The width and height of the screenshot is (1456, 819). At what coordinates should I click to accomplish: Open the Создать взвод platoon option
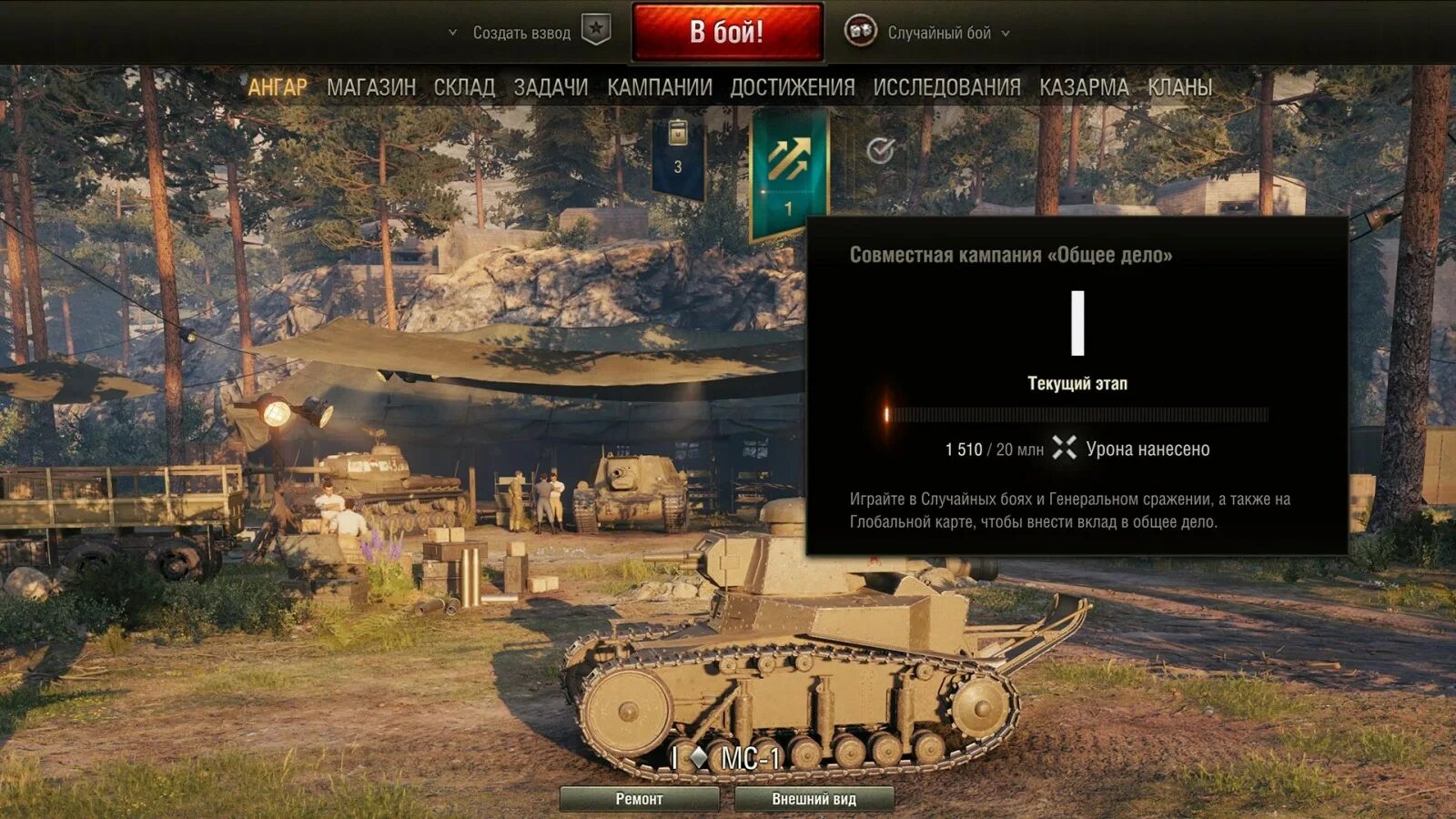click(x=521, y=33)
